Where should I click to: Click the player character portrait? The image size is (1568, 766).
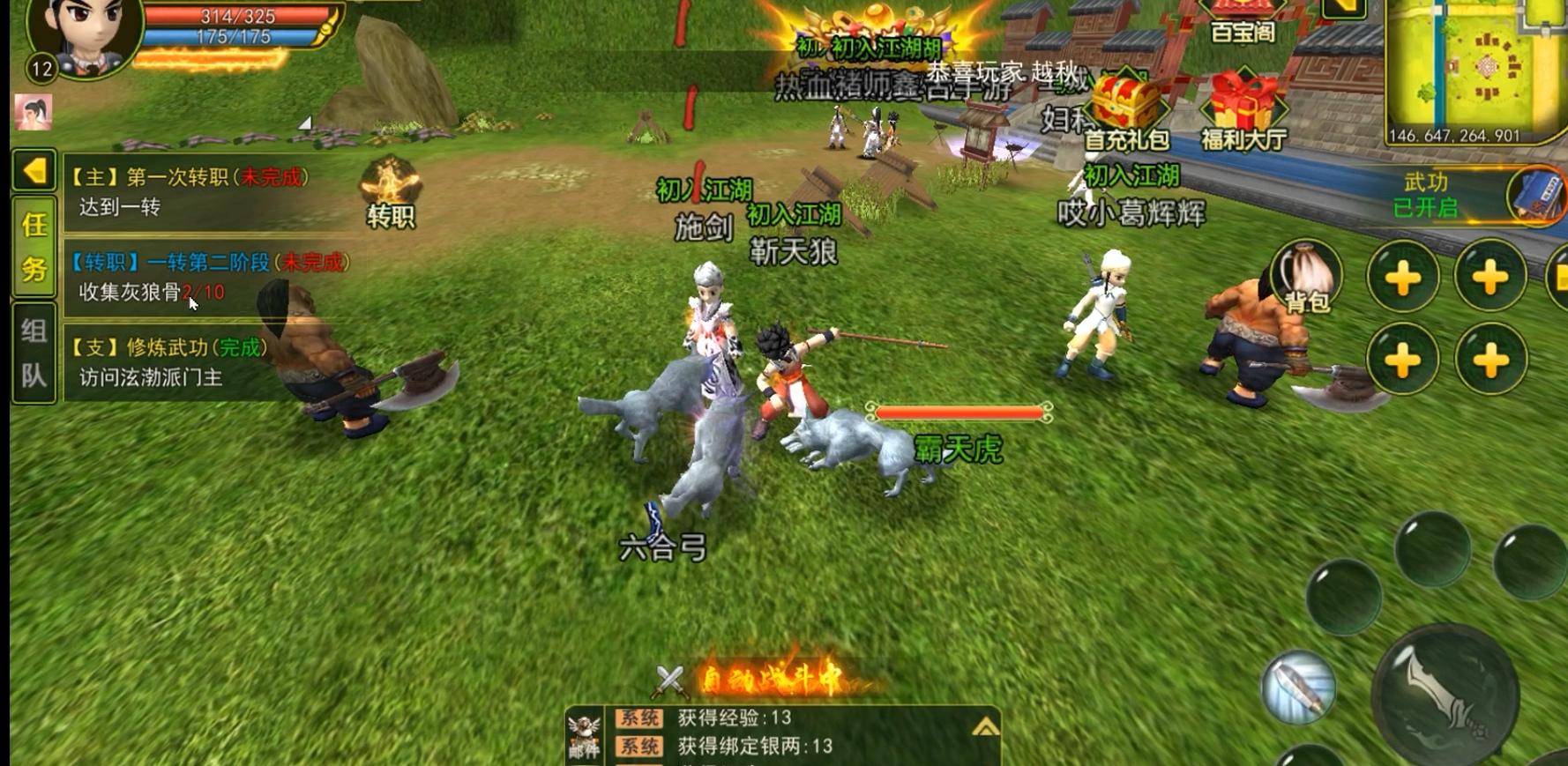click(84, 35)
